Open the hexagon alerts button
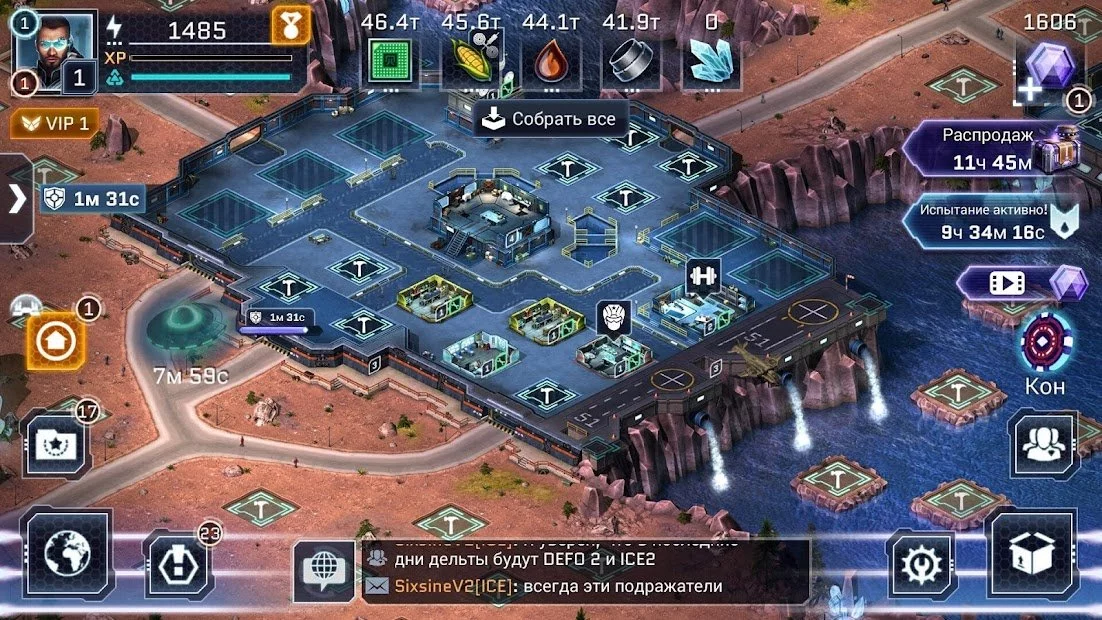Image resolution: width=1102 pixels, height=620 pixels. tap(179, 565)
